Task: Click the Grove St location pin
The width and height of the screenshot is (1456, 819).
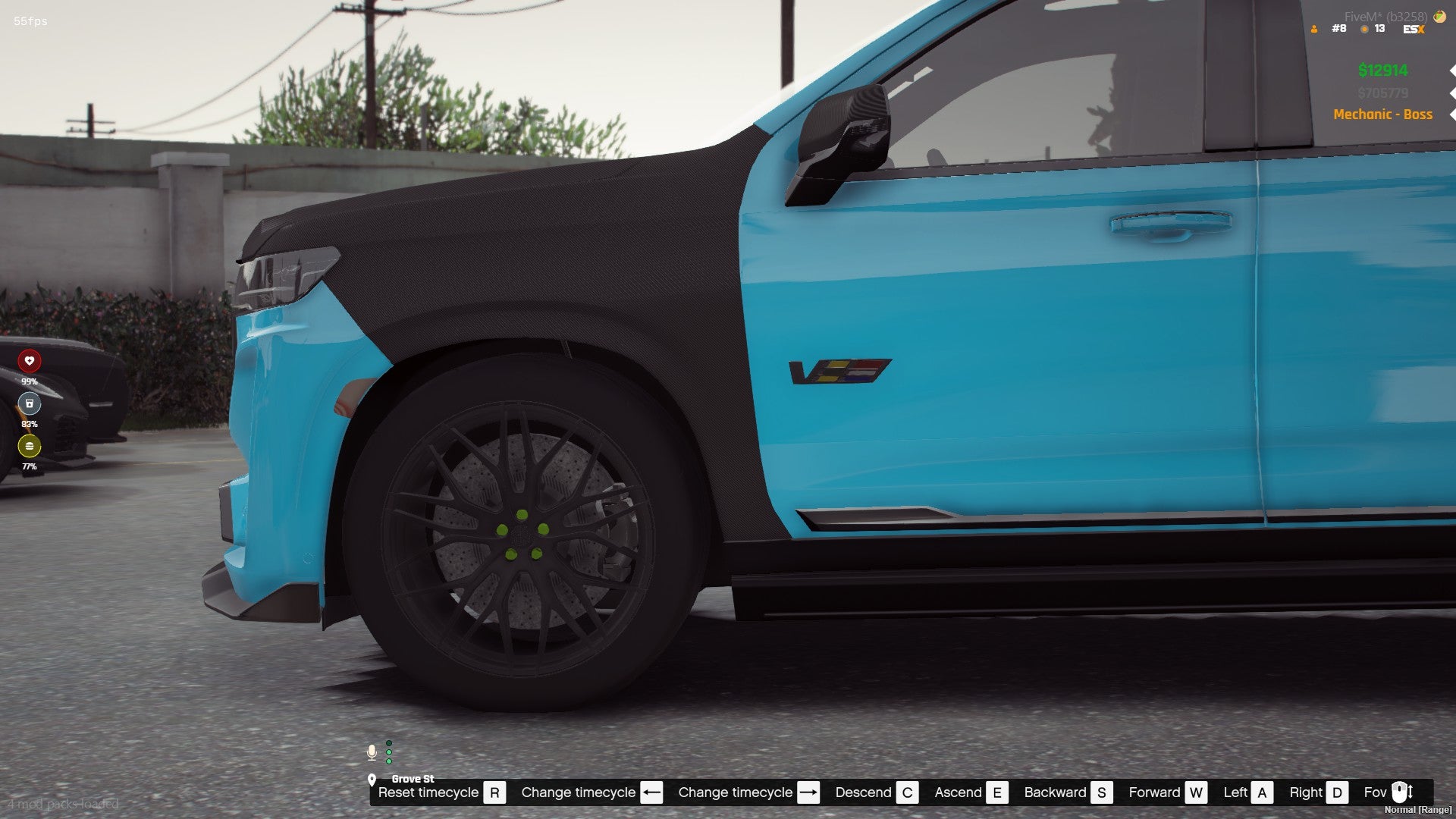Action: pyautogui.click(x=372, y=780)
